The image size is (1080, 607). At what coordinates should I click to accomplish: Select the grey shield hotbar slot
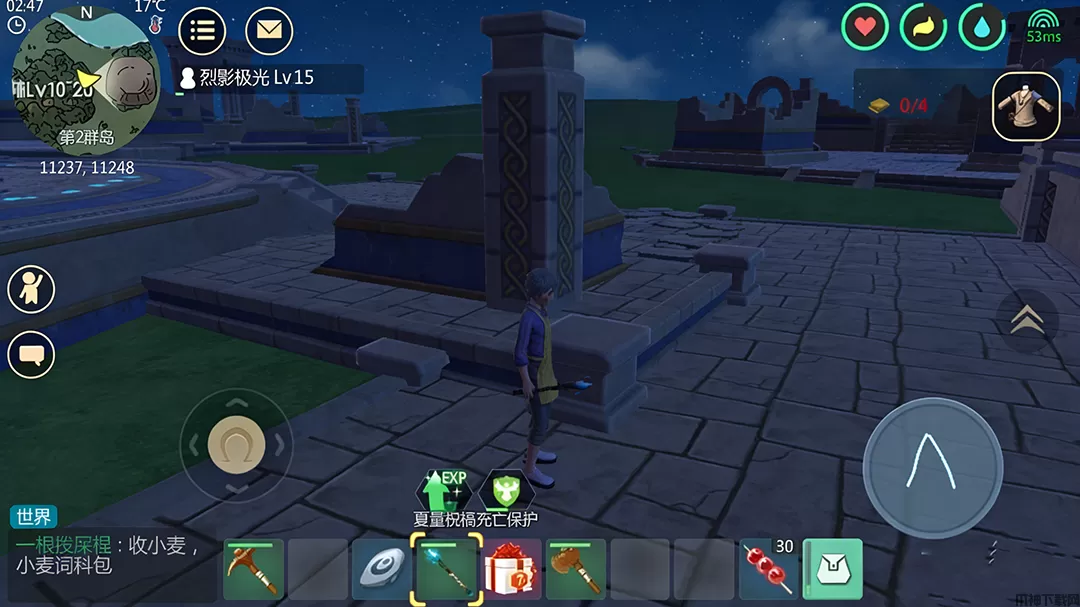tap(381, 569)
